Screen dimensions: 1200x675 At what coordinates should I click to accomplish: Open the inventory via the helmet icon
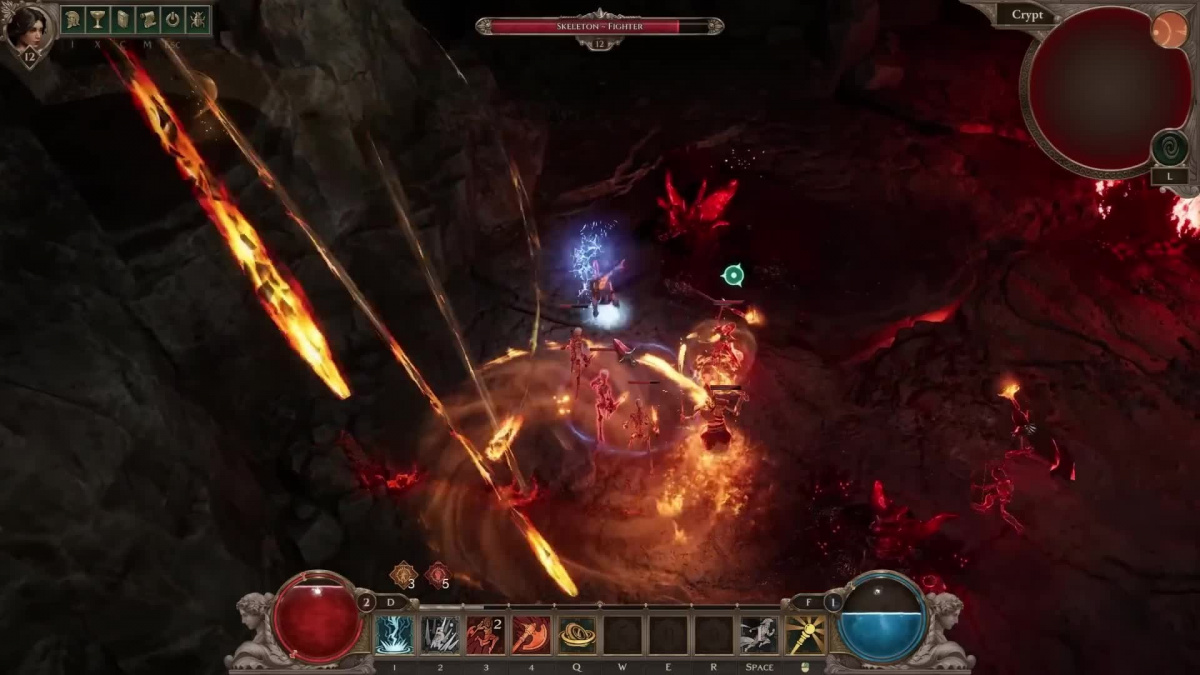pyautogui.click(x=74, y=19)
